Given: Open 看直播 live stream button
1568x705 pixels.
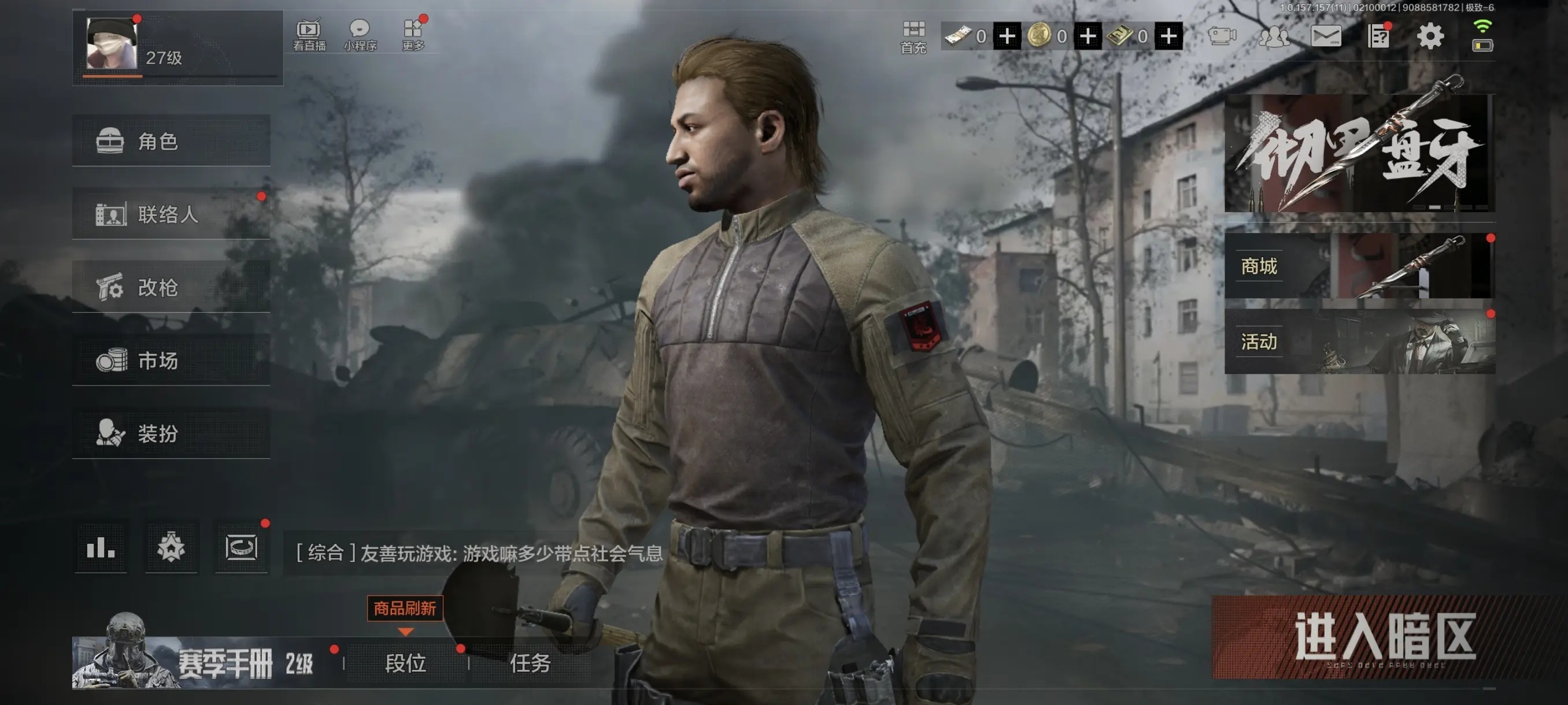Looking at the screenshot, I should 309,35.
